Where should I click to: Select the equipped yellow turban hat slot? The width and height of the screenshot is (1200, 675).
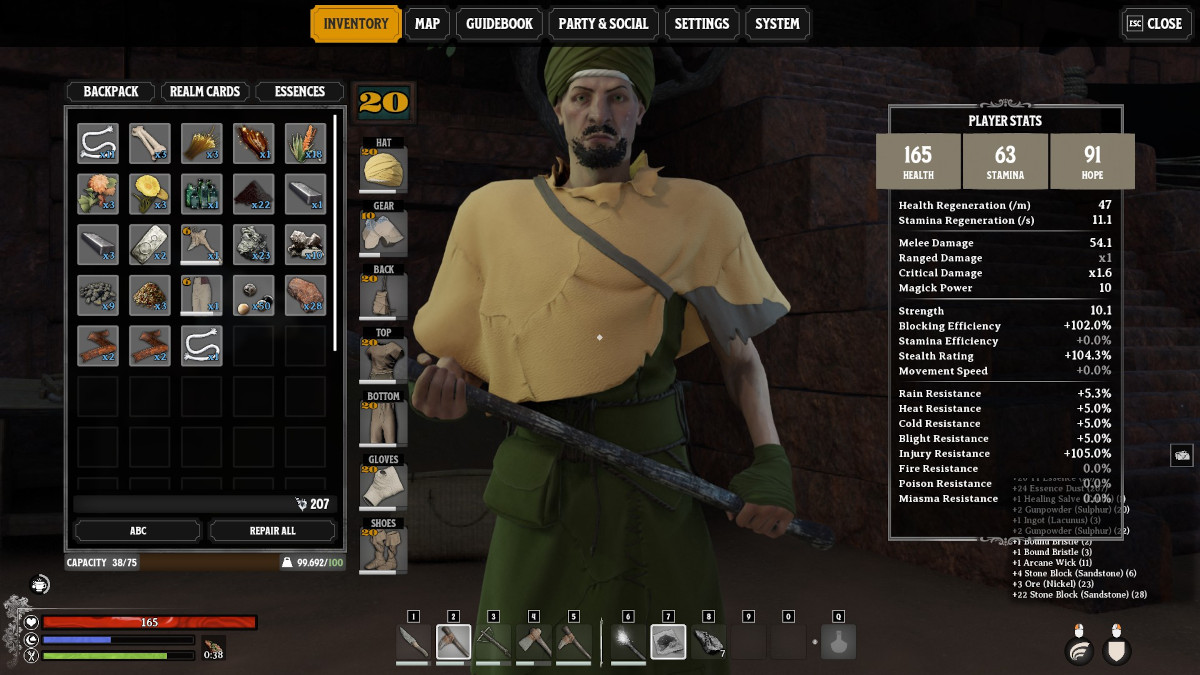(383, 170)
